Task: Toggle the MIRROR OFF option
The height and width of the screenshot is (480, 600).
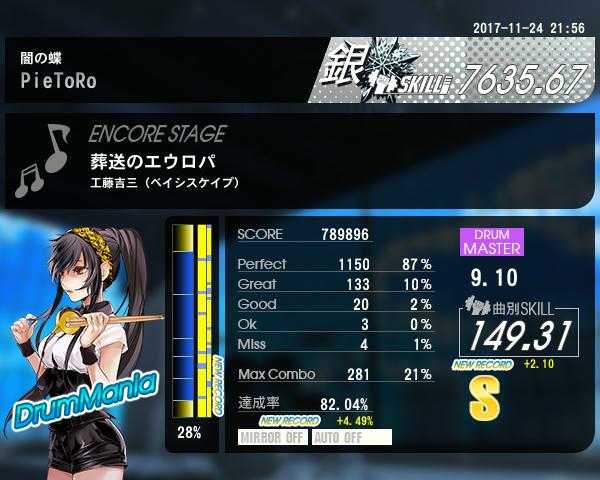Action: [x=273, y=437]
